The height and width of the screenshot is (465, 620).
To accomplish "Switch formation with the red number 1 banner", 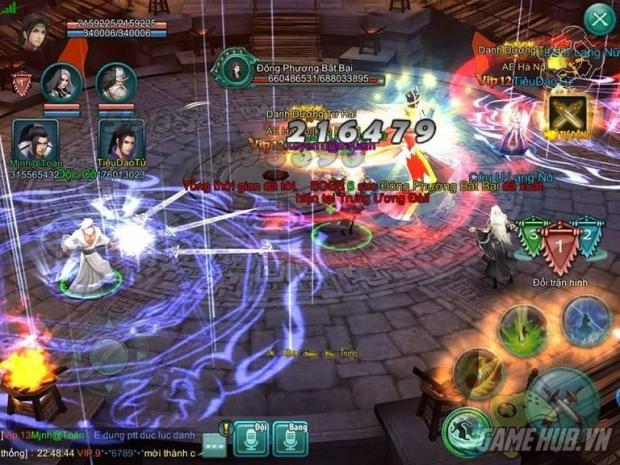I will tap(560, 246).
